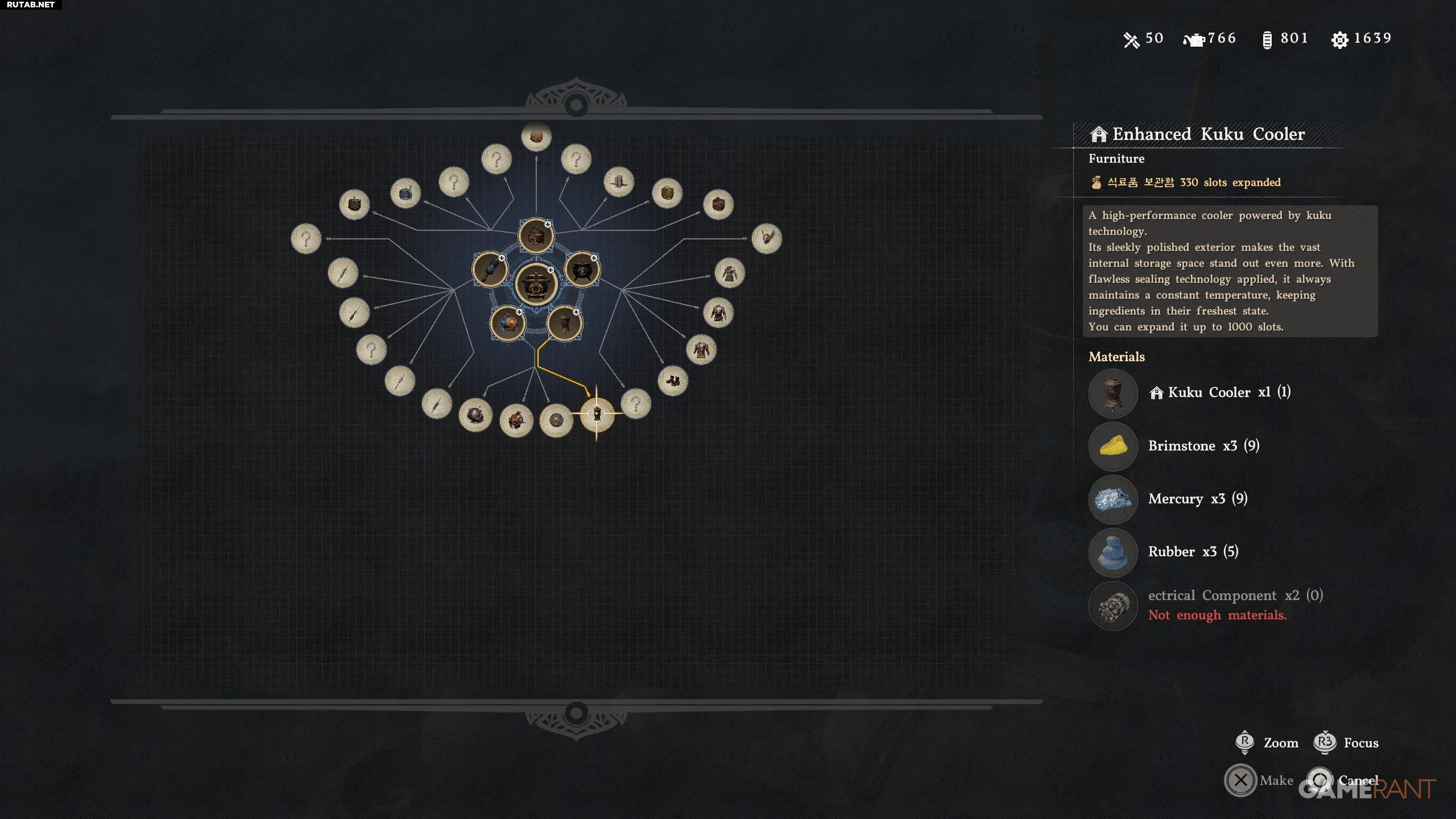The width and height of the screenshot is (1456, 819).
Task: Select the large central ornate pot node
Action: [x=535, y=284]
